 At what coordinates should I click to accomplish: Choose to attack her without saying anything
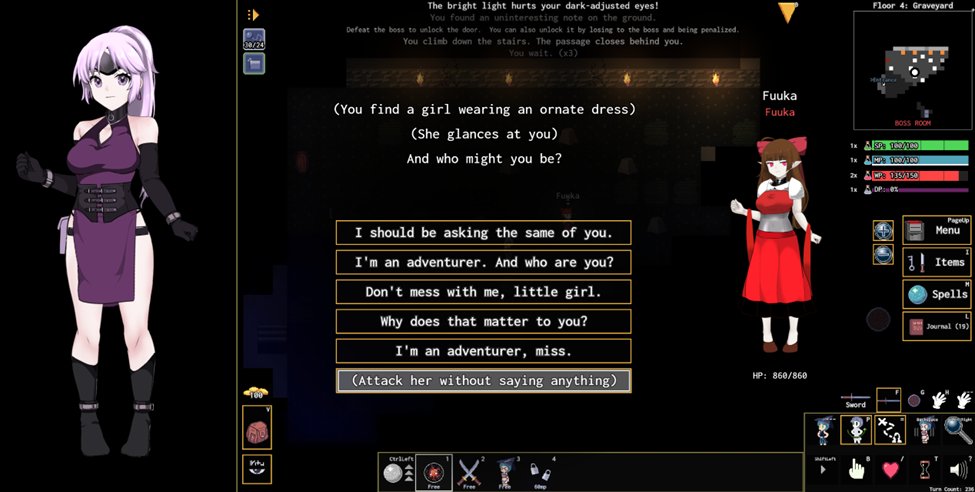click(483, 381)
